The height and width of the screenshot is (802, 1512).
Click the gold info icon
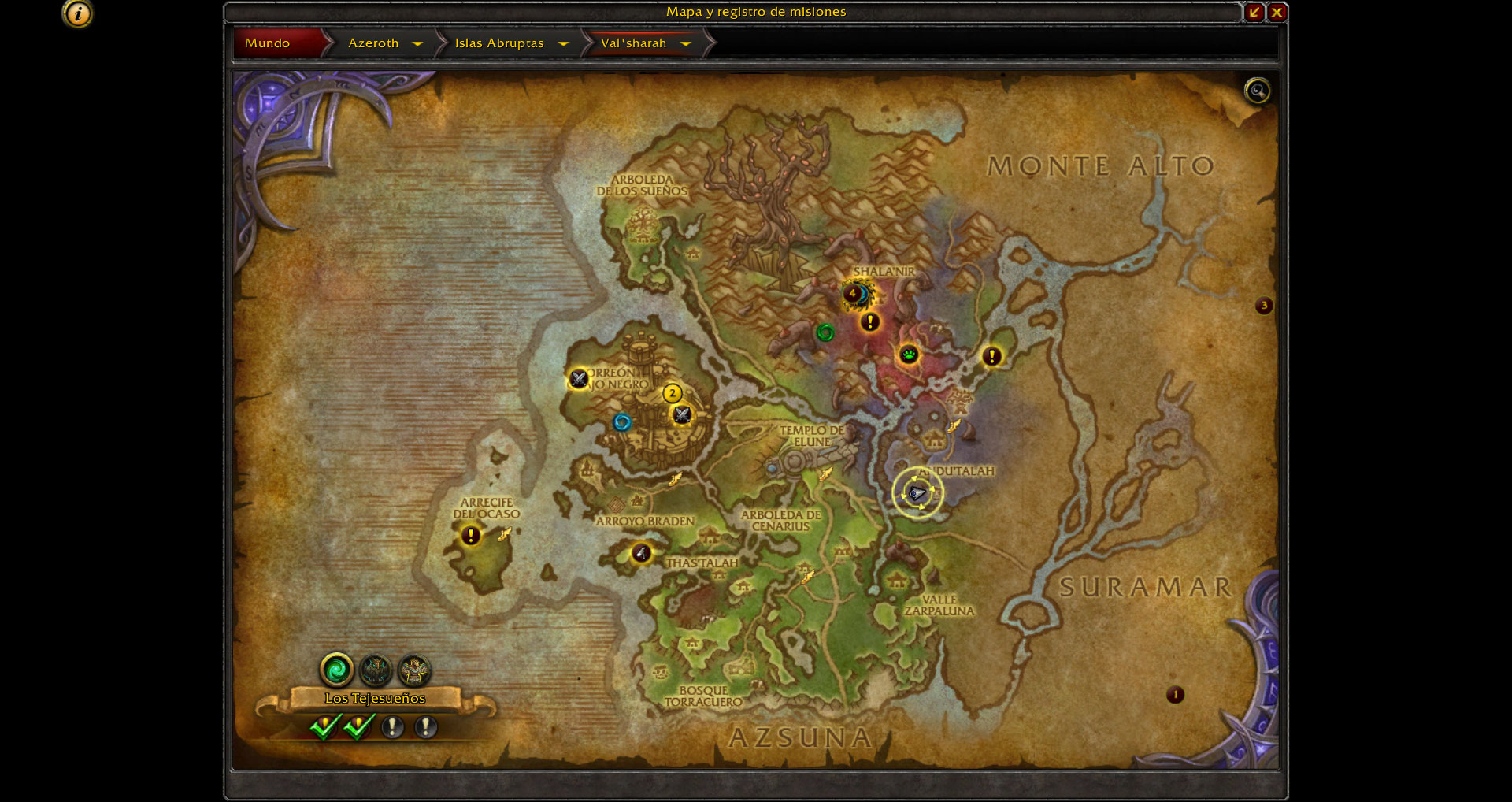click(x=77, y=13)
